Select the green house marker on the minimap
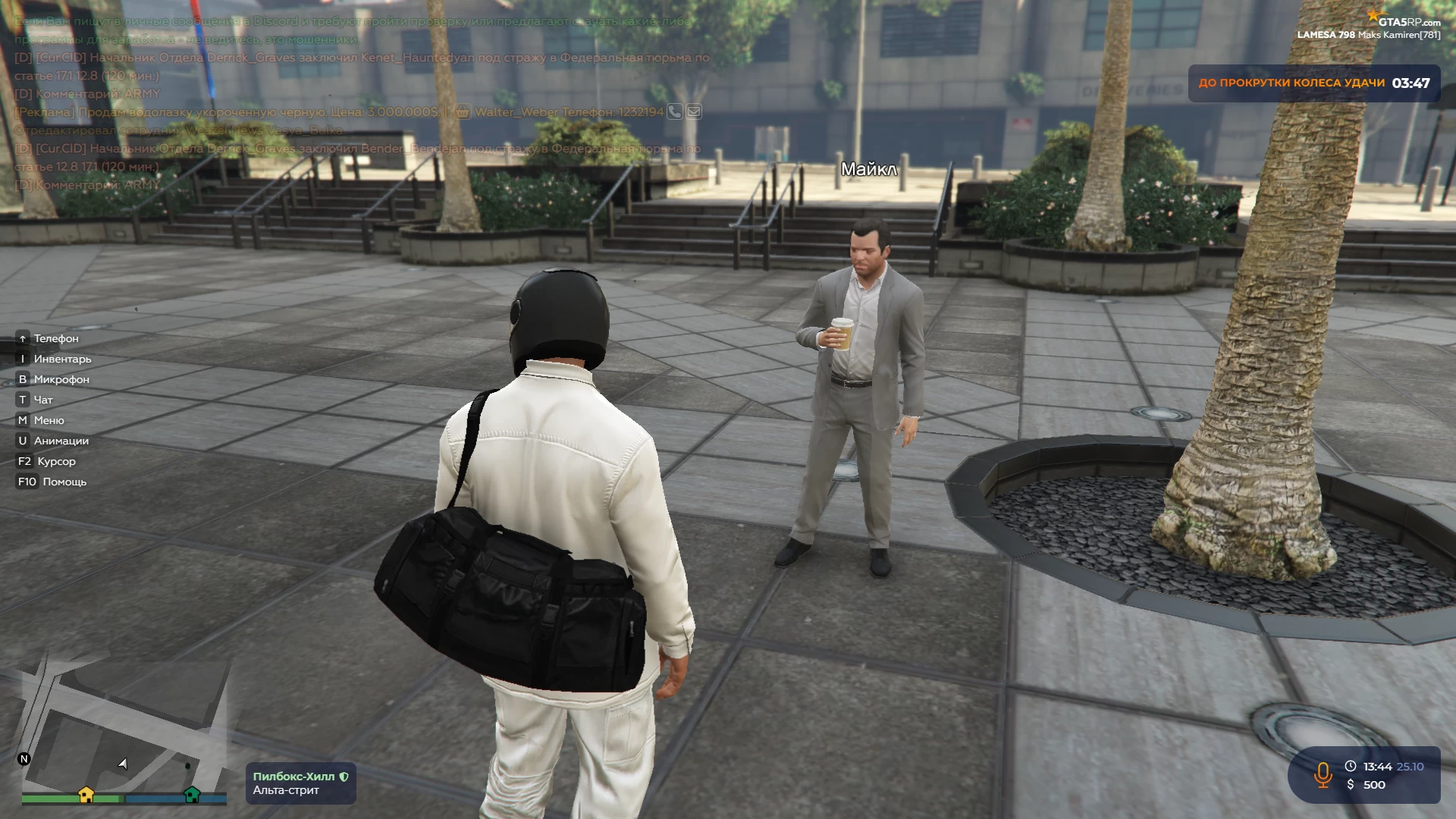 point(192,795)
